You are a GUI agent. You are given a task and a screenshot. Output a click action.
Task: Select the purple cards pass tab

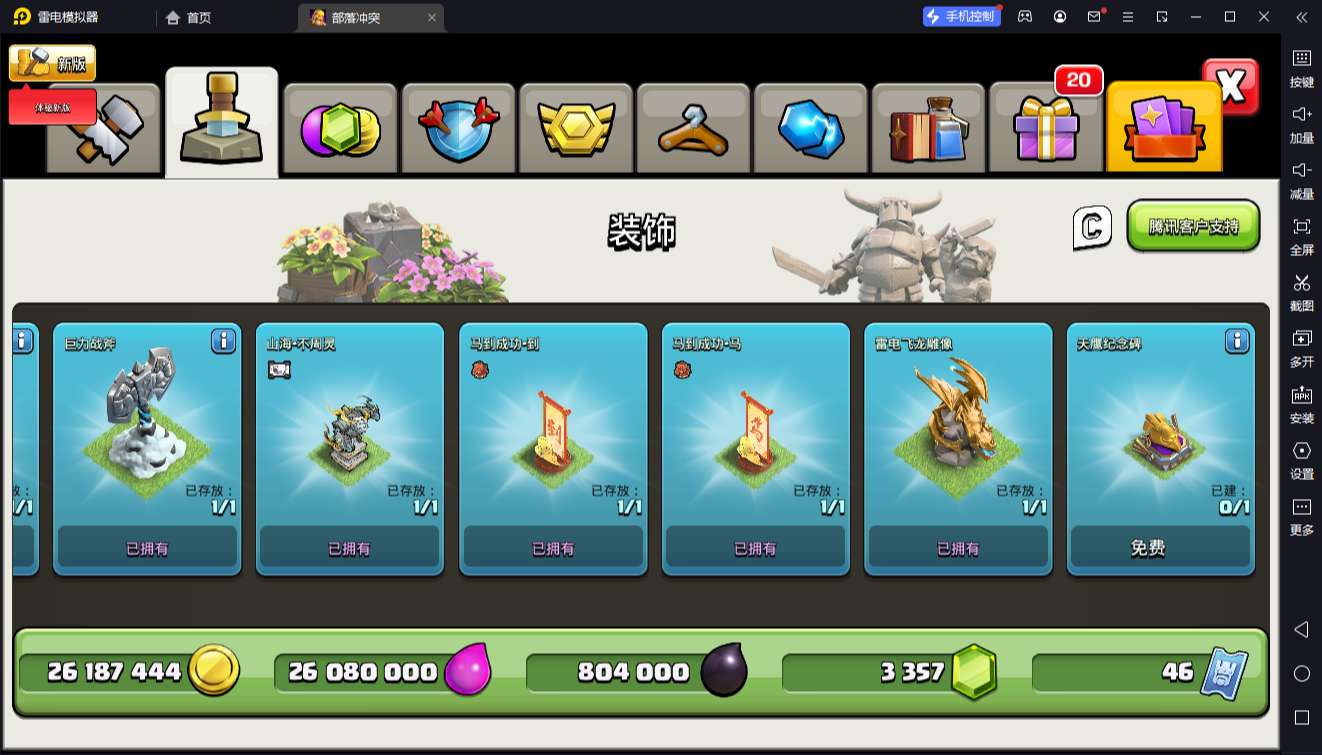click(x=1164, y=130)
